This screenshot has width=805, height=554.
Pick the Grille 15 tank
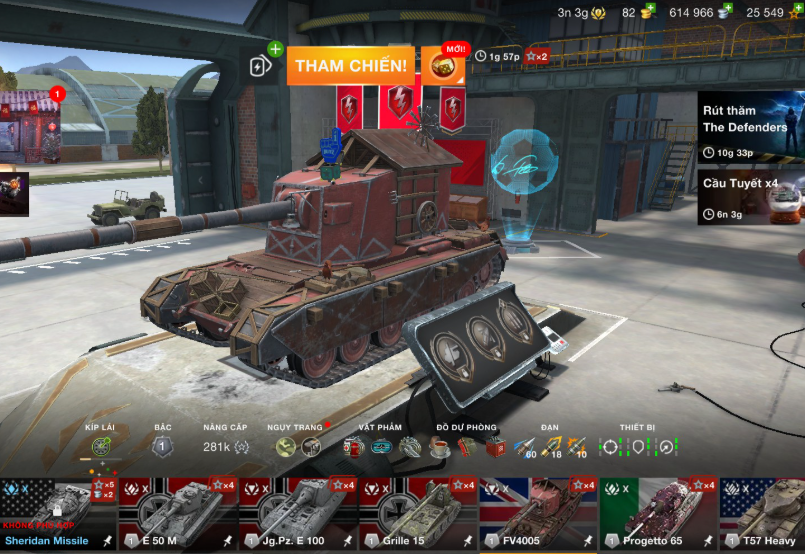(418, 514)
